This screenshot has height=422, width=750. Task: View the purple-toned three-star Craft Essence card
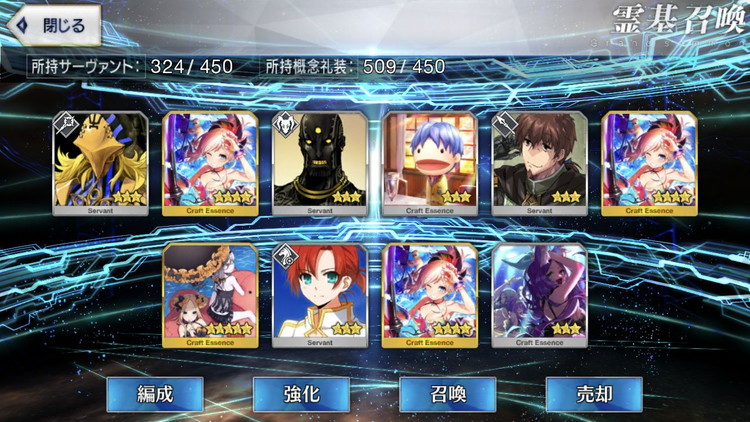(x=540, y=293)
